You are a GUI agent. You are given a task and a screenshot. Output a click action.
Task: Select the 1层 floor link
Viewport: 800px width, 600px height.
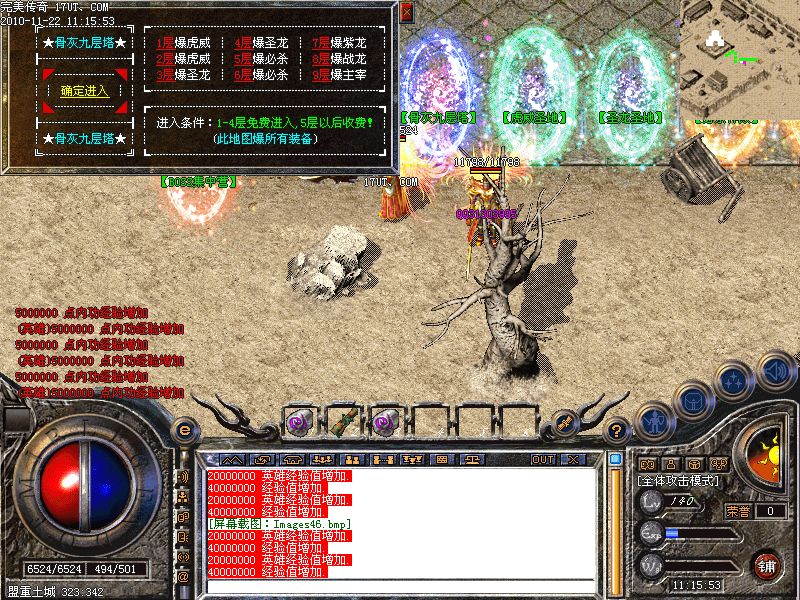pyautogui.click(x=165, y=43)
